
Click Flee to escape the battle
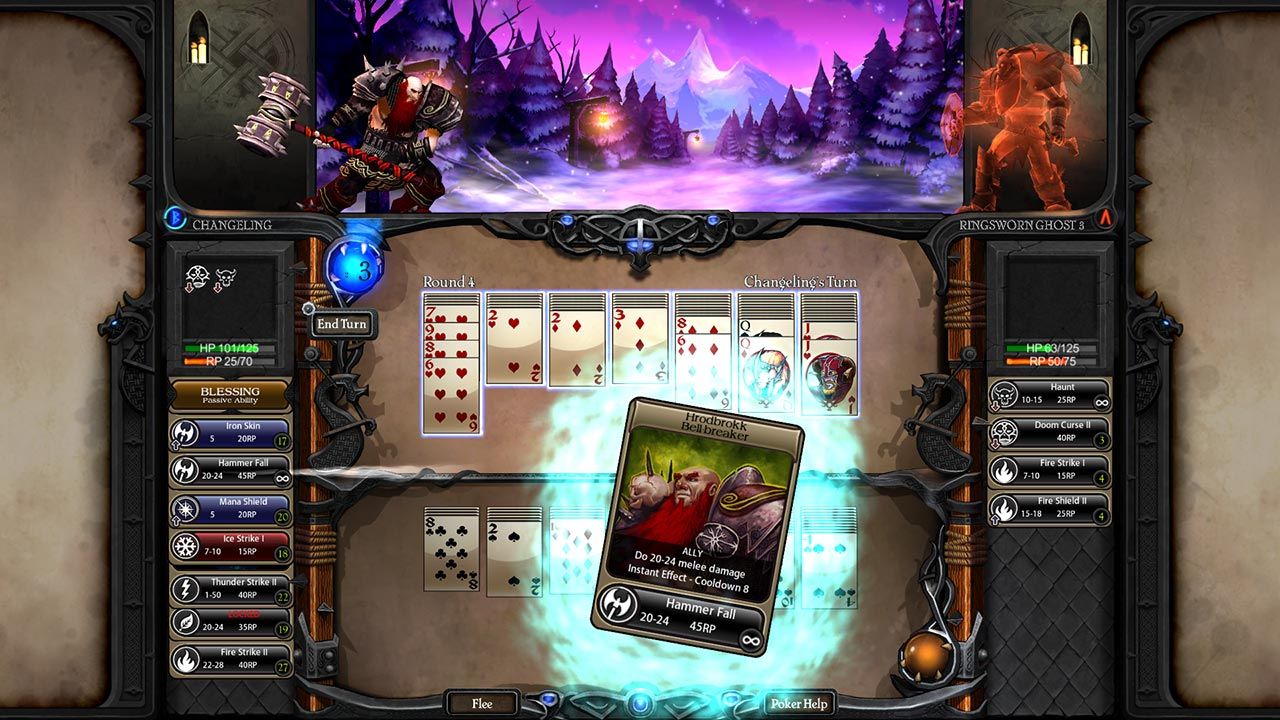pos(481,703)
